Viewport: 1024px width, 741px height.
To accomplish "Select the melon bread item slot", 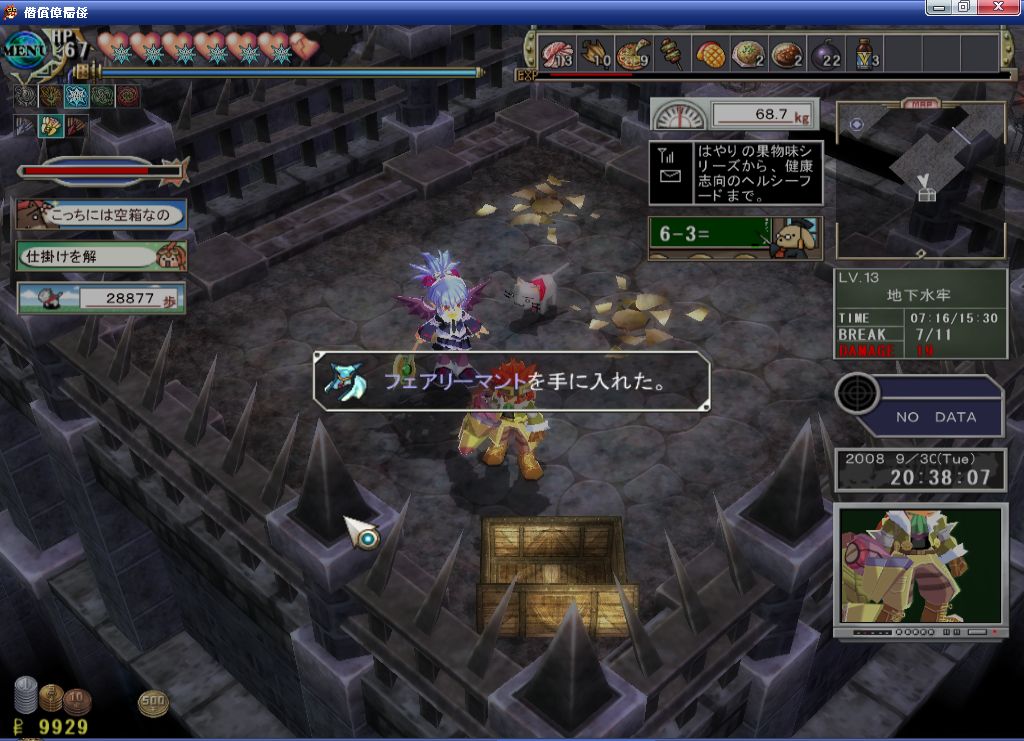I will (x=709, y=53).
